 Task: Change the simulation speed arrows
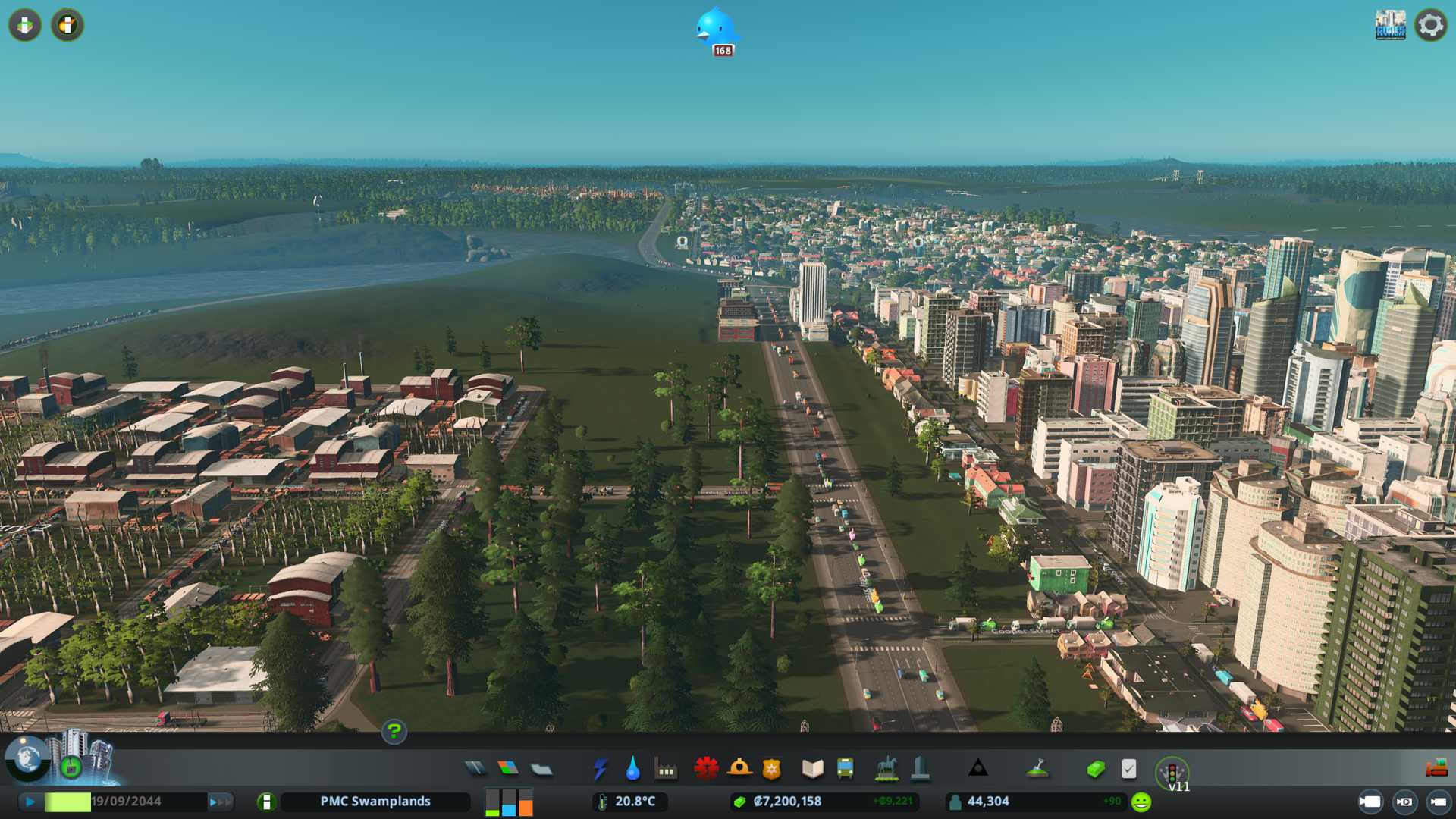(x=221, y=802)
